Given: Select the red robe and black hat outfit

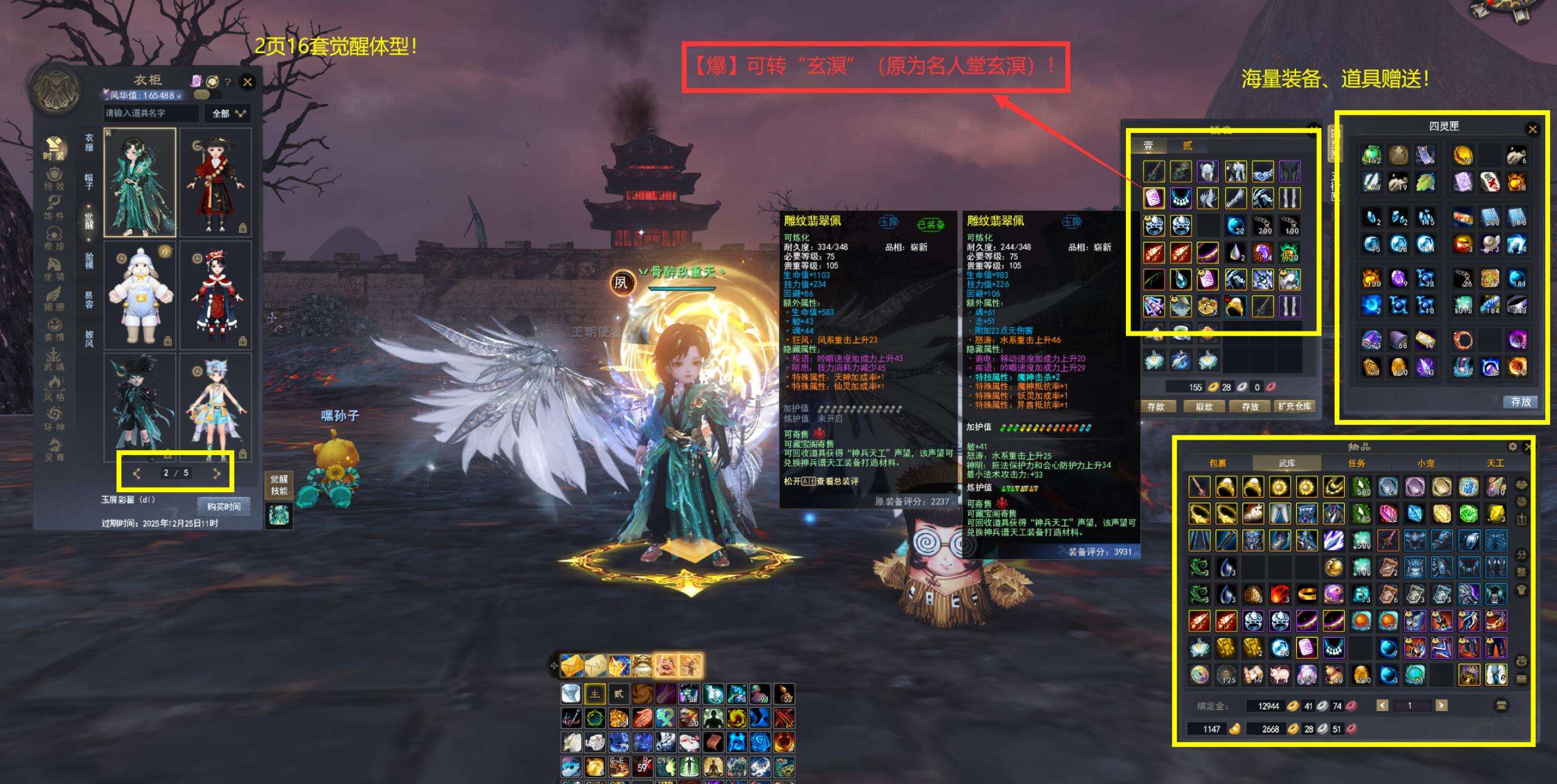Looking at the screenshot, I should pos(215,182).
